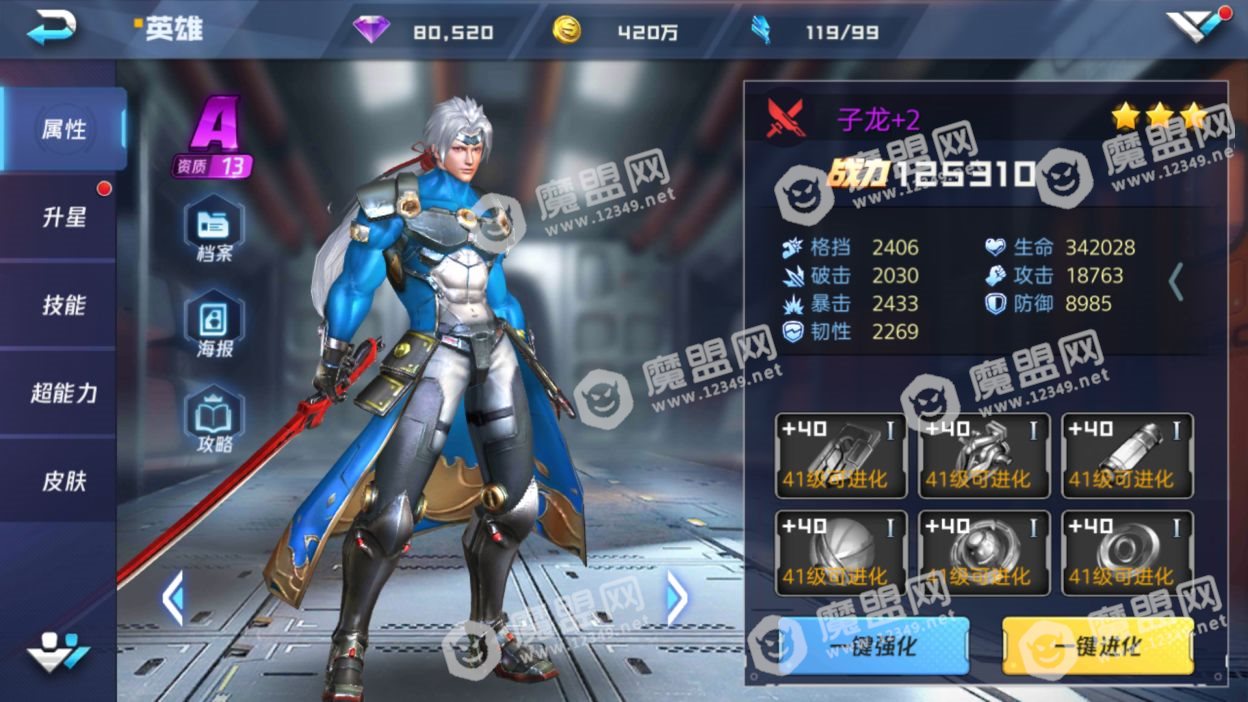Screen dimensions: 1248x702
Task: Open the 档案 hero profile
Action: [214, 229]
